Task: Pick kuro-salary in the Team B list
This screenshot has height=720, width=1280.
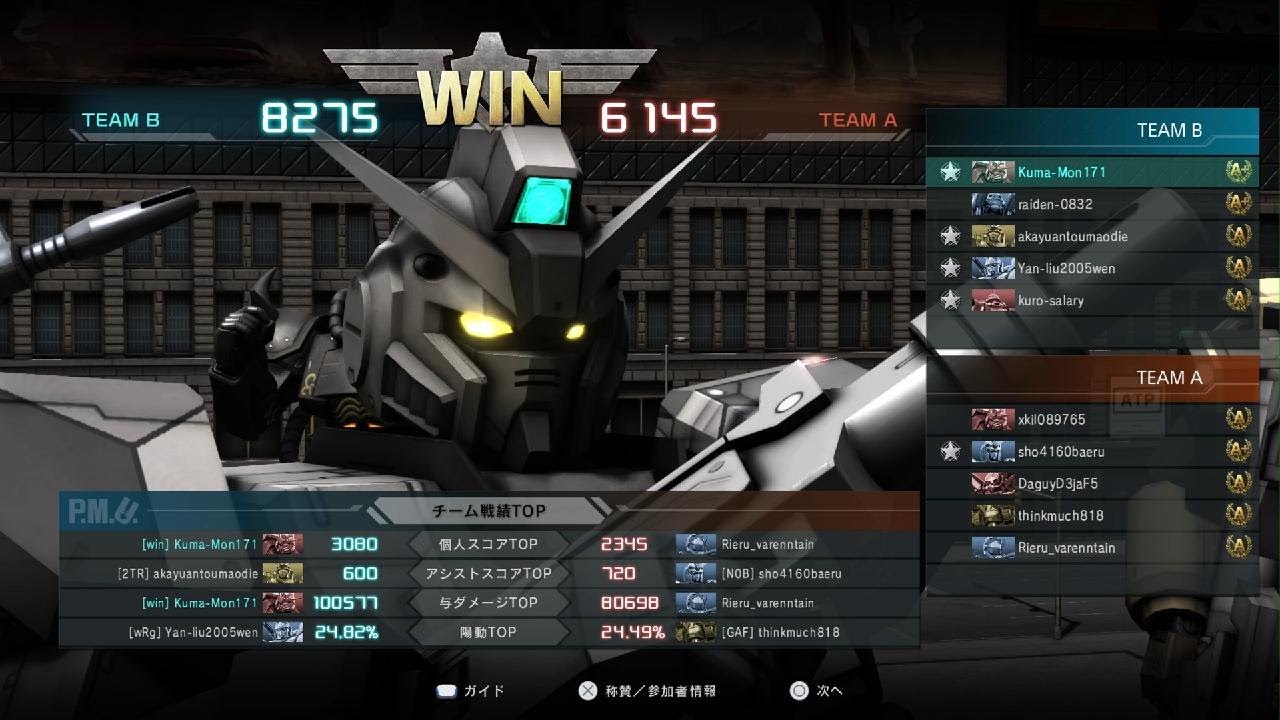Action: coord(1050,300)
